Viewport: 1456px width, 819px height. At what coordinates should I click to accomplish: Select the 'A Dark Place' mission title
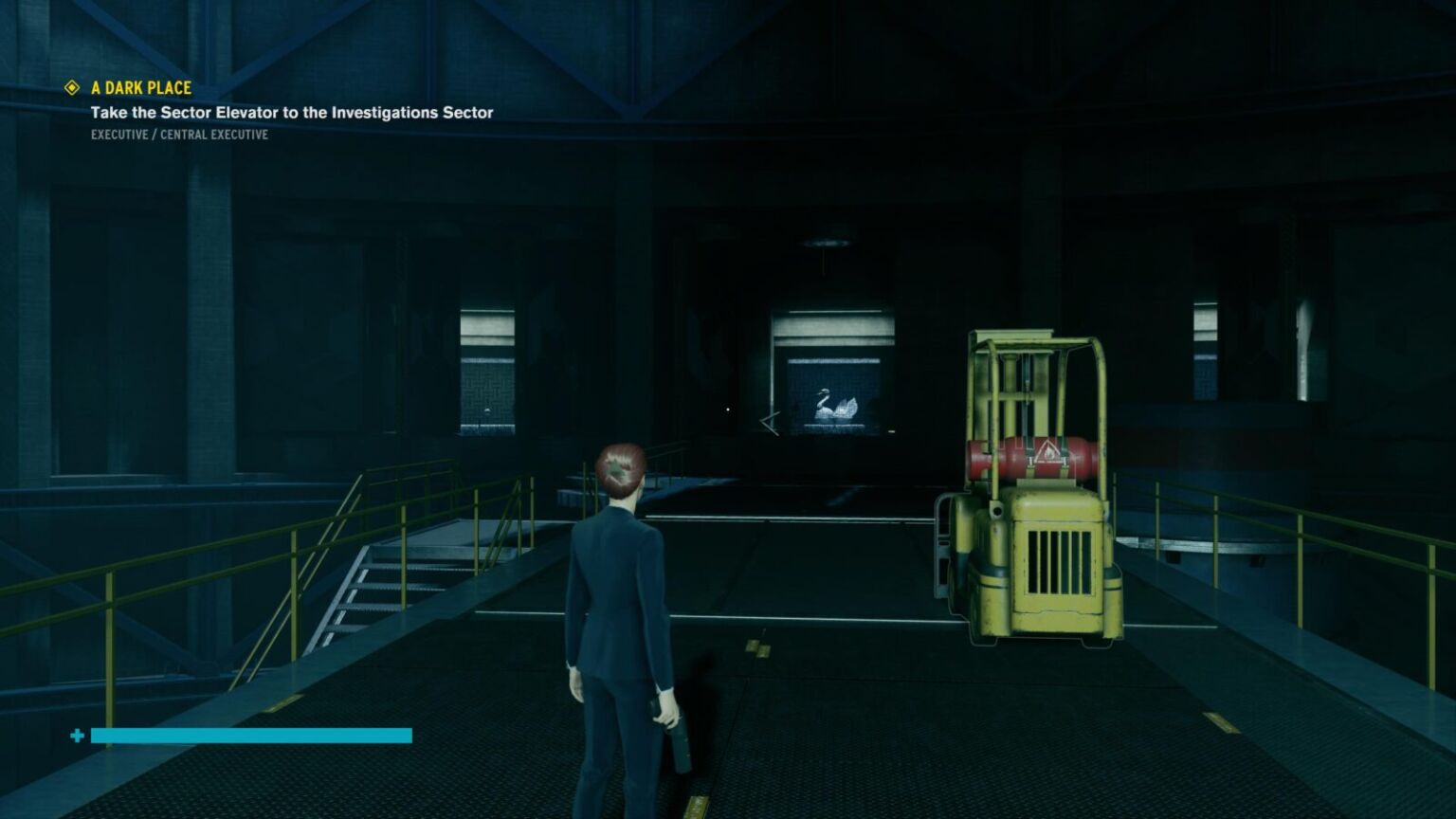coord(141,88)
